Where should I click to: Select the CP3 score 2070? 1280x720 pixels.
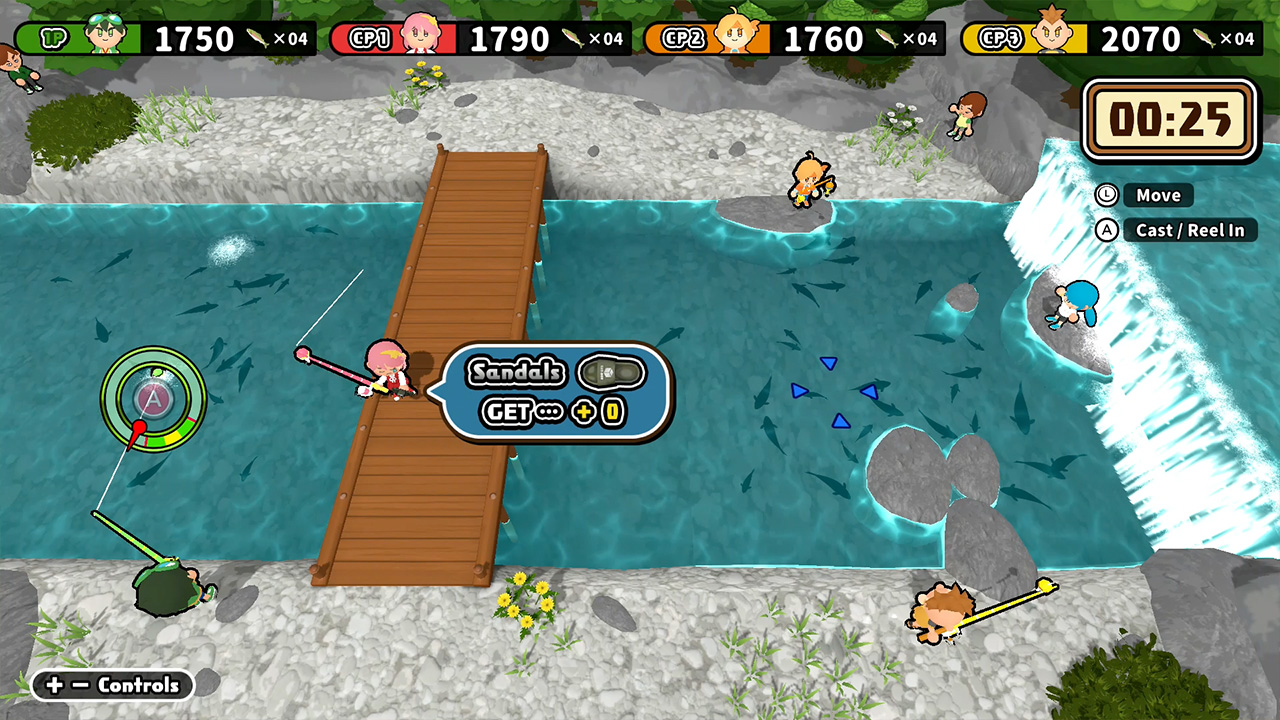[x=1138, y=40]
